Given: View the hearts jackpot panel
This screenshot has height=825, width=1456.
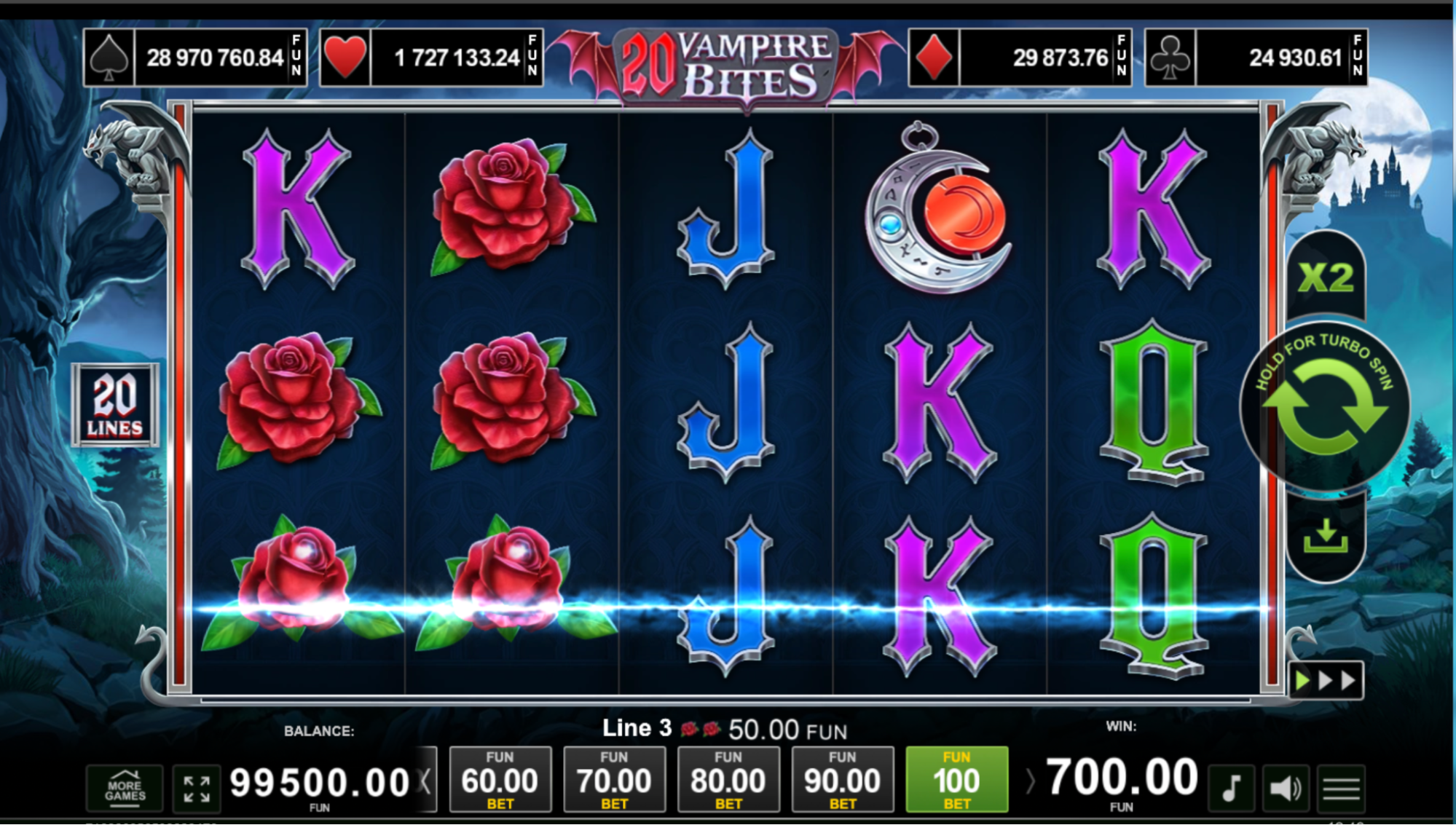Looking at the screenshot, I should pos(431,58).
